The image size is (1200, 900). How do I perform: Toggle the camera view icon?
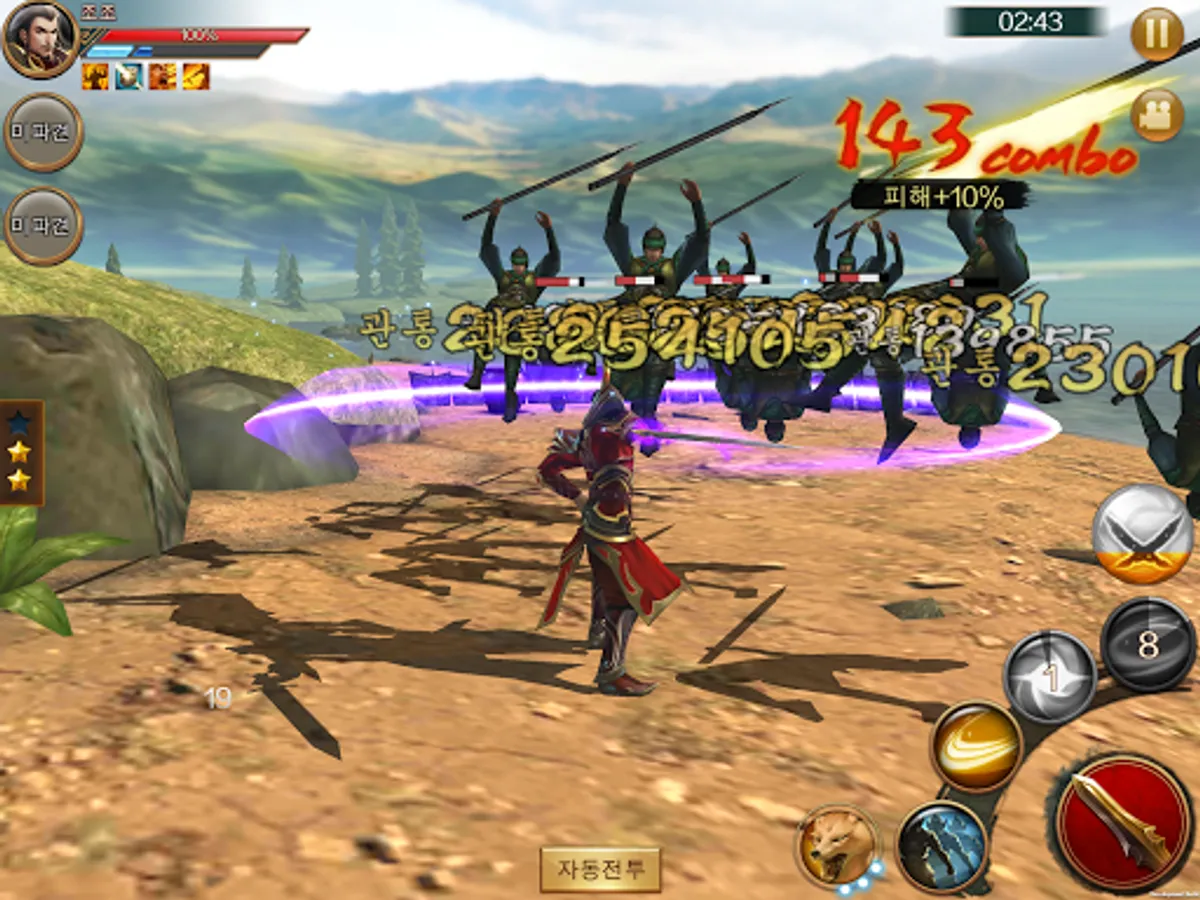[1157, 114]
